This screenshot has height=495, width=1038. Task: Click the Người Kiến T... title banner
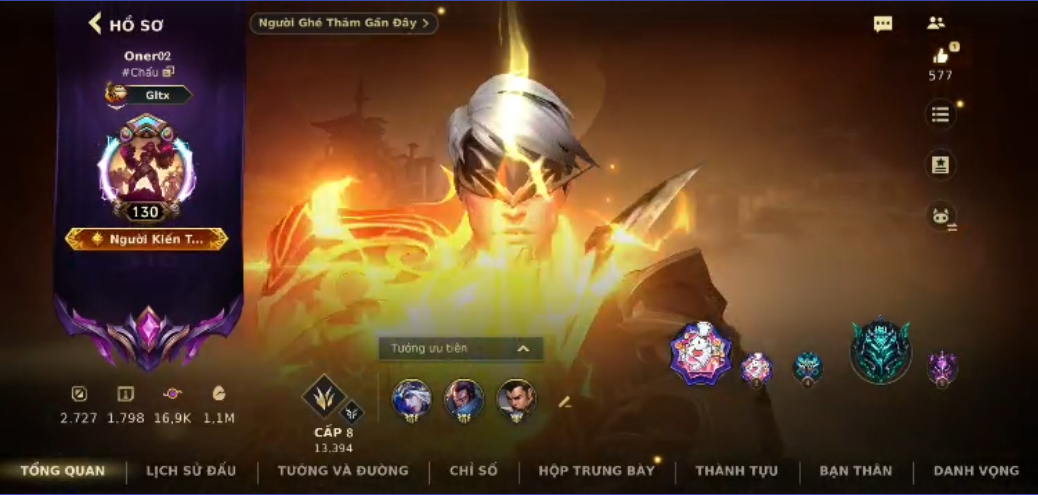(147, 239)
